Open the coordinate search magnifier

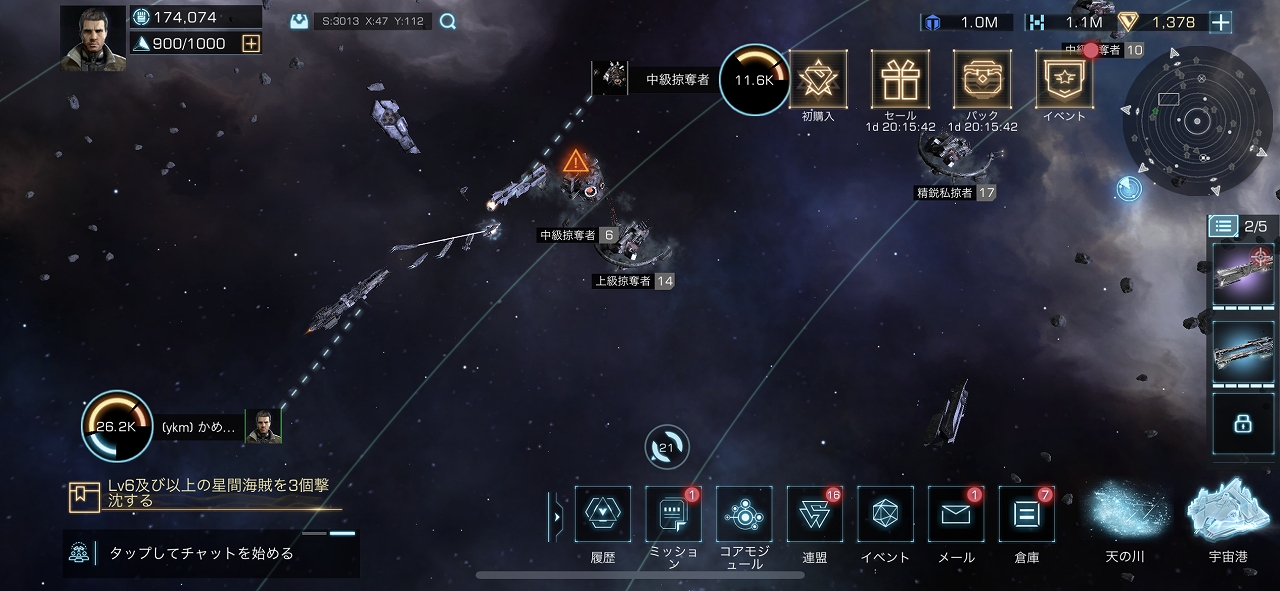point(448,21)
